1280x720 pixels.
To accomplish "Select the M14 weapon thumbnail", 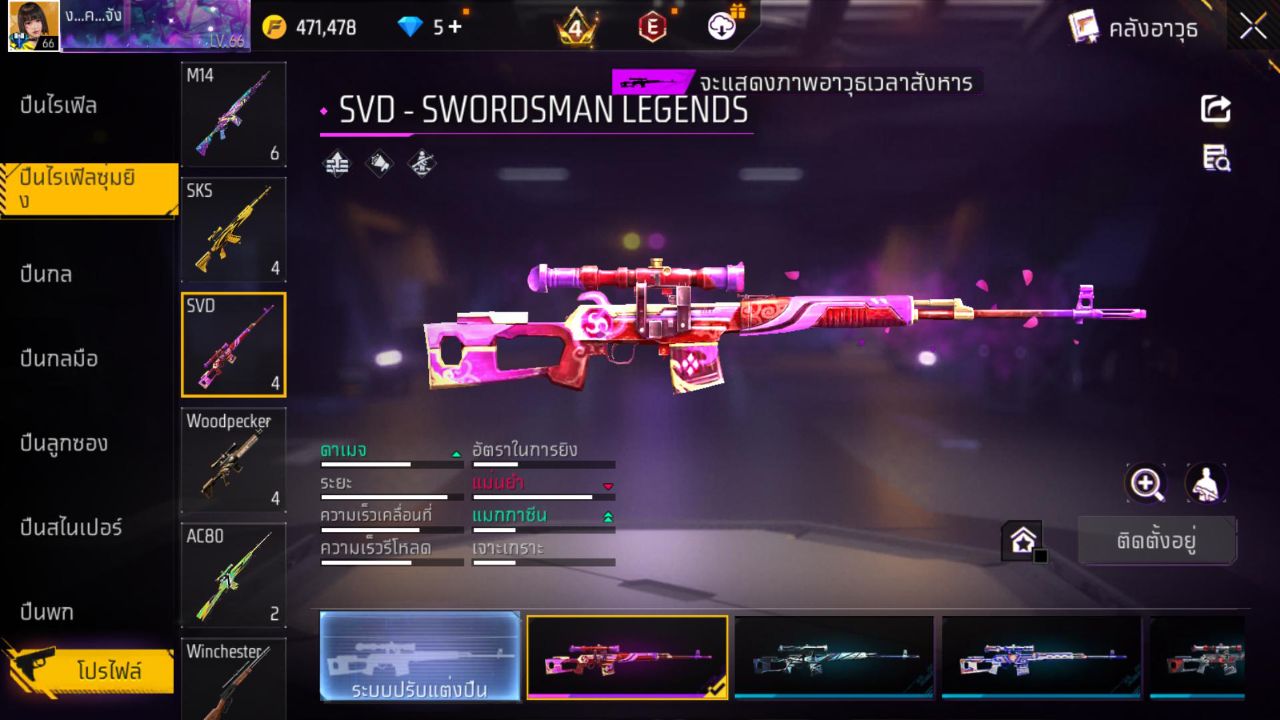I will pyautogui.click(x=233, y=114).
